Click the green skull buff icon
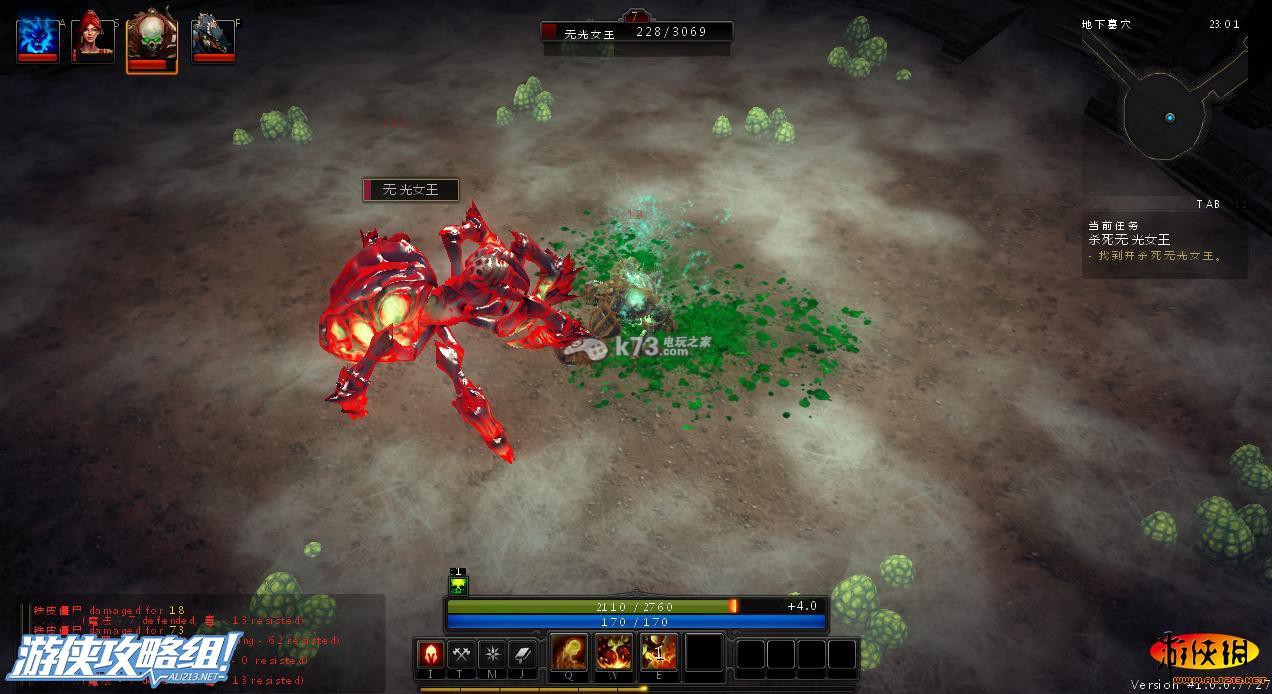Viewport: 1272px width, 694px height. 458,587
